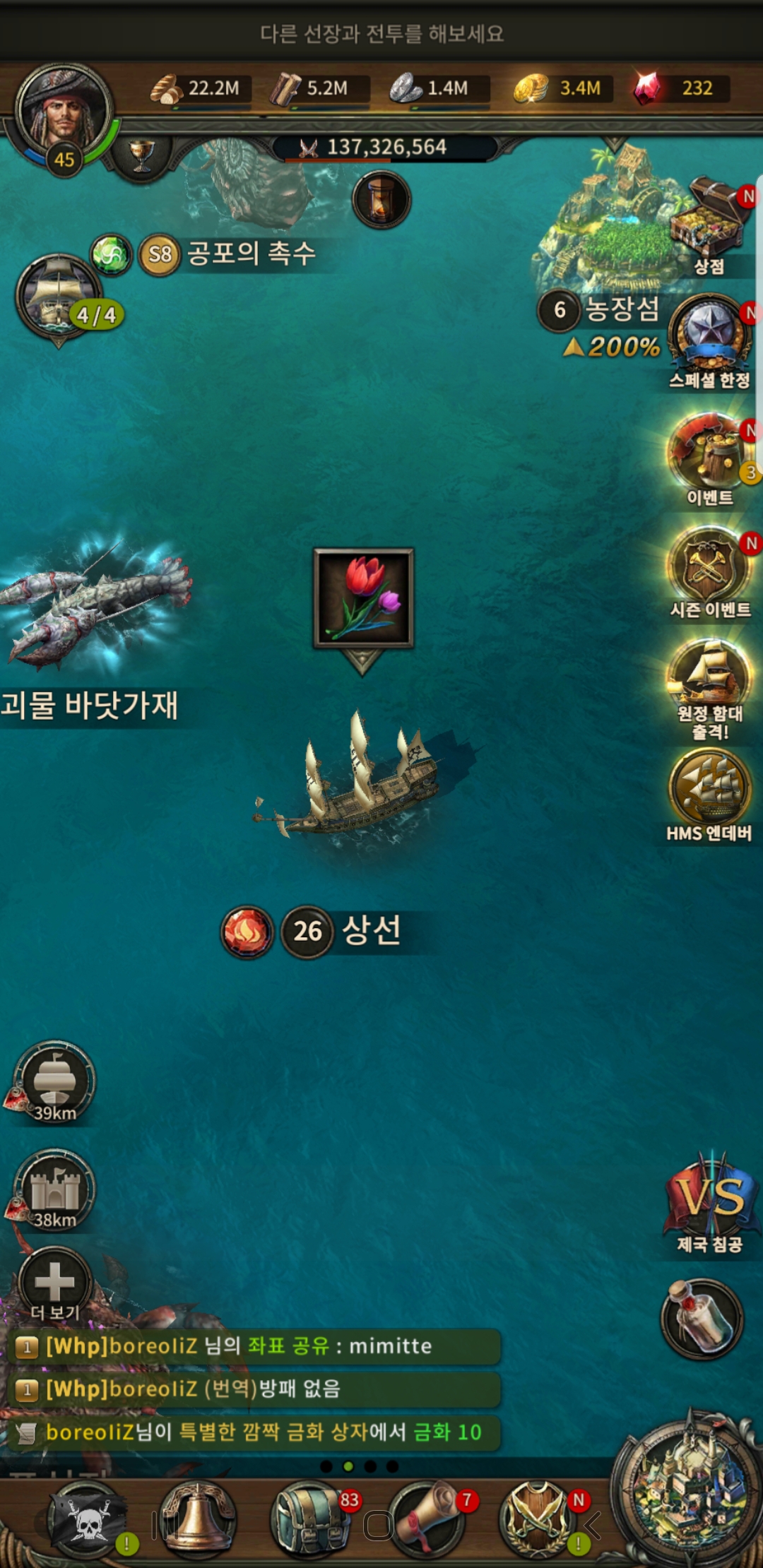763x1568 pixels.
Task: Open the 시즌 이벤트 season event
Action: (x=709, y=566)
